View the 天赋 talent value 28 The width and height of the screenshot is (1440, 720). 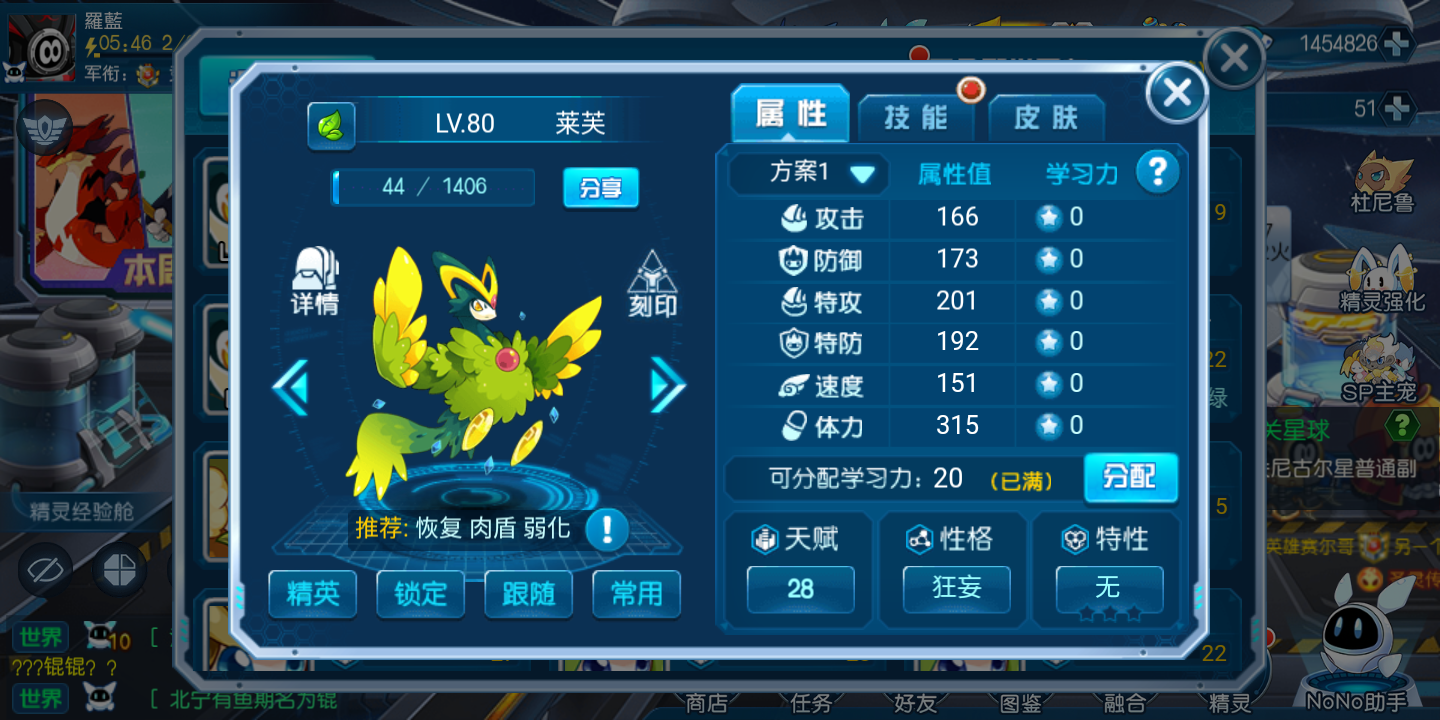pos(800,589)
